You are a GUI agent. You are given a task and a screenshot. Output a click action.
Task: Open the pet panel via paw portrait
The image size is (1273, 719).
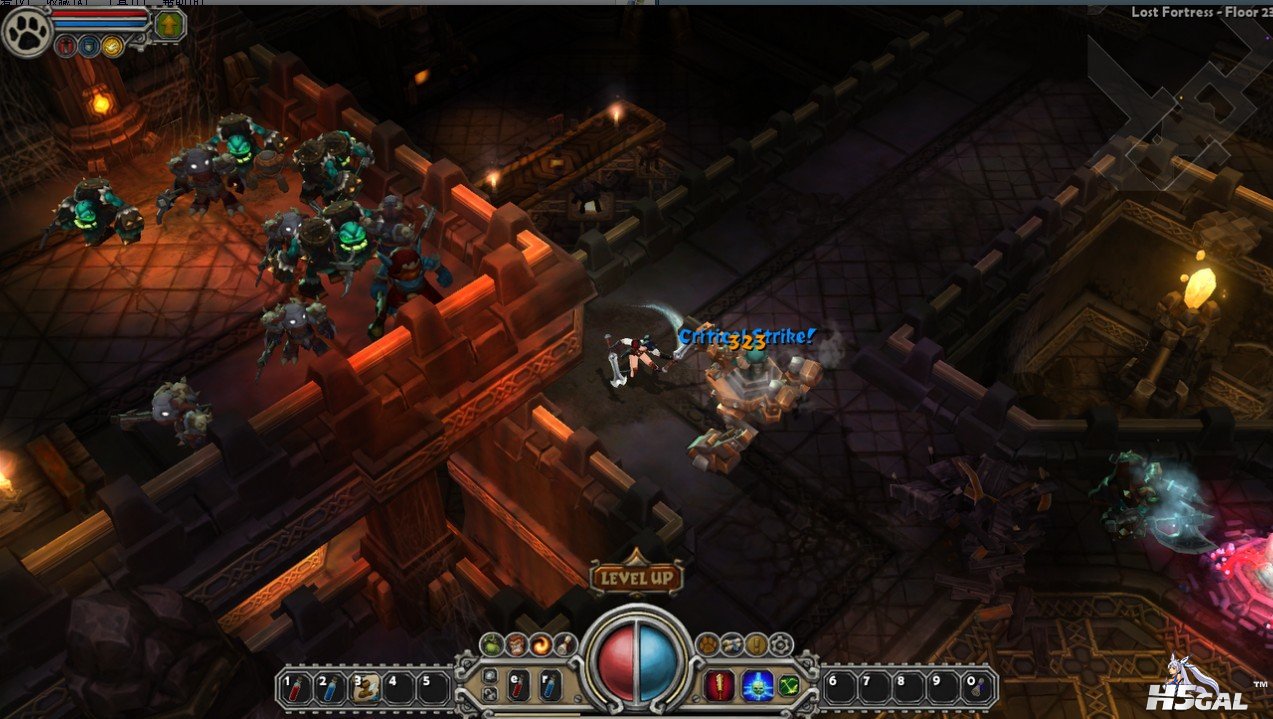pyautogui.click(x=26, y=32)
